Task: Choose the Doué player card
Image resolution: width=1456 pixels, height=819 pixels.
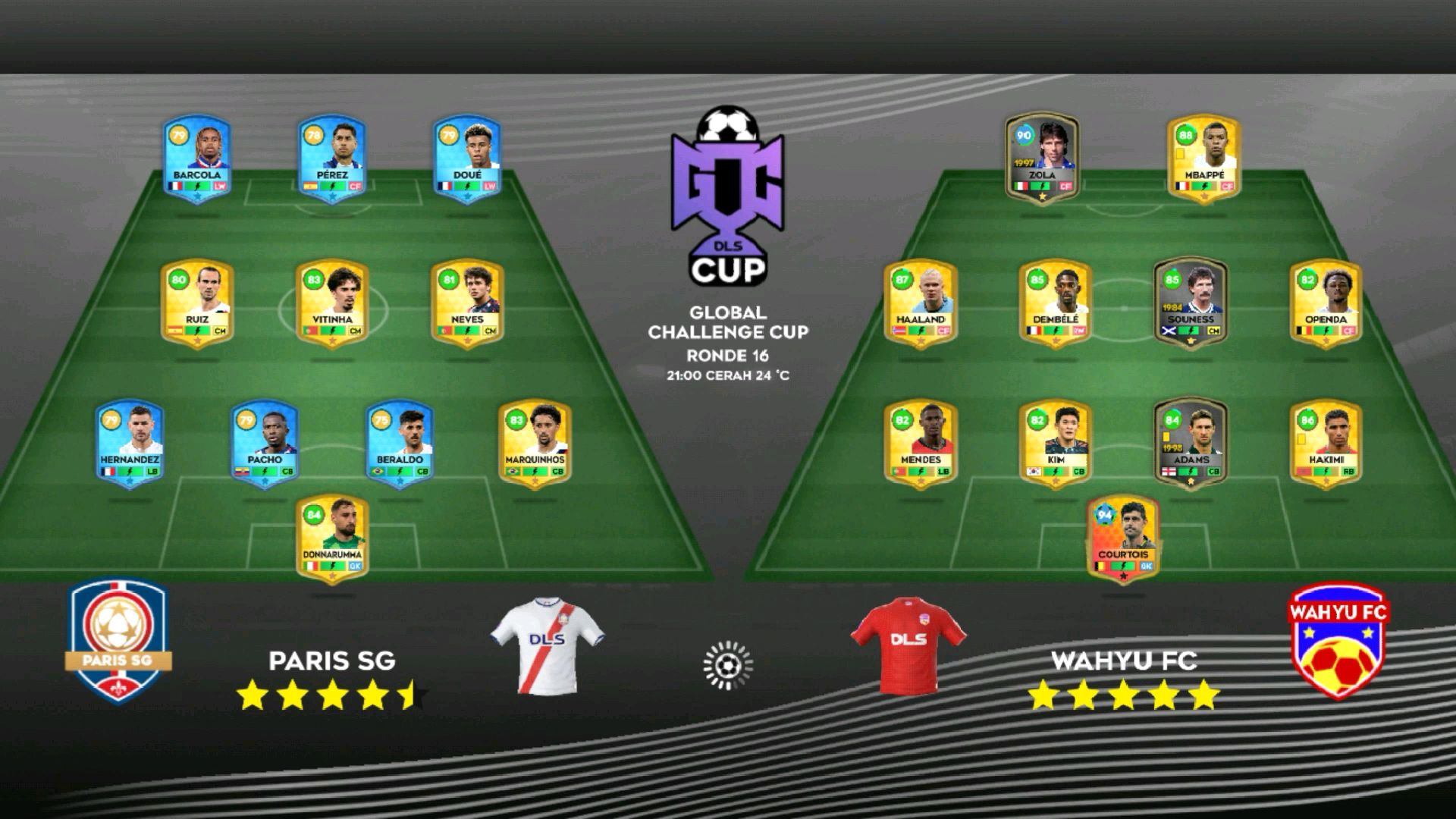Action: point(467,158)
